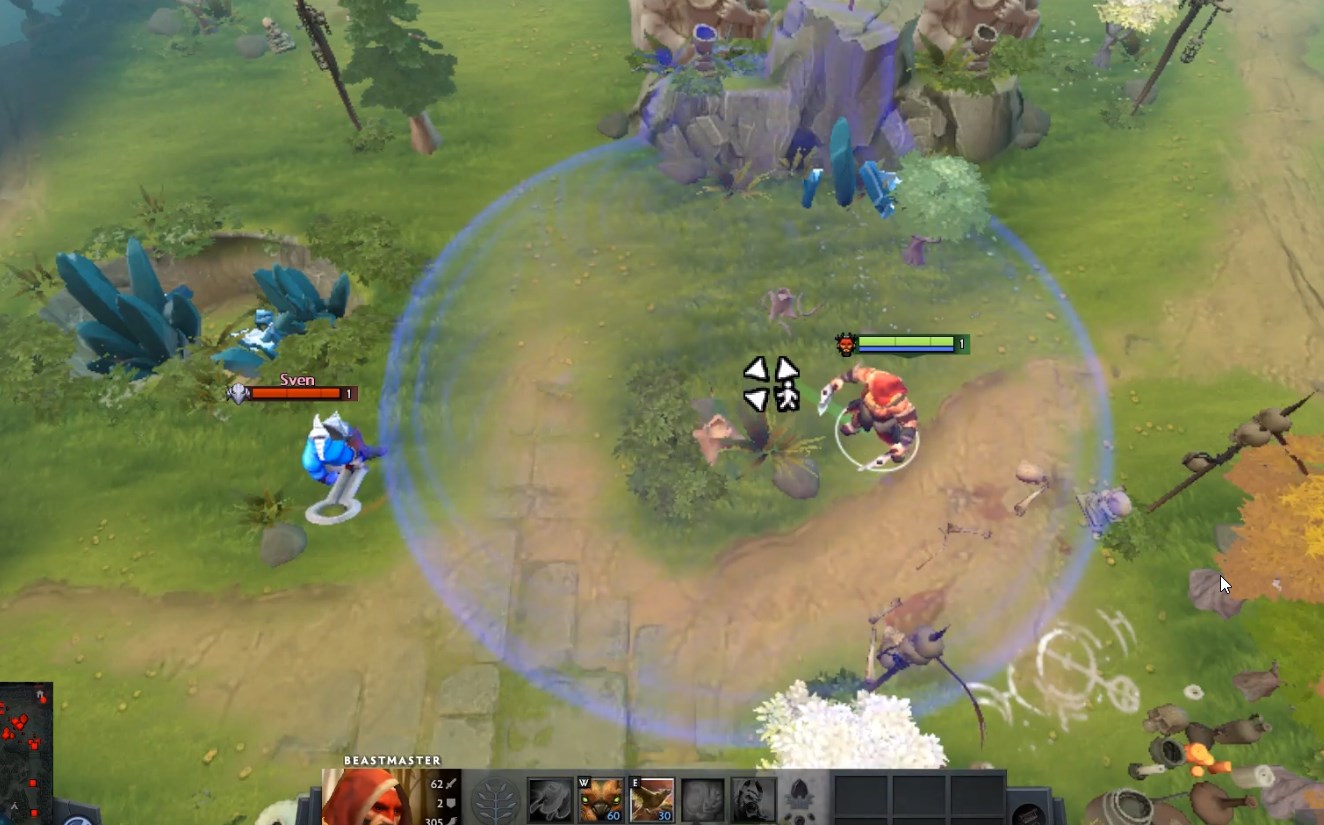Click Beastmaster's hero portrait

[x=375, y=798]
